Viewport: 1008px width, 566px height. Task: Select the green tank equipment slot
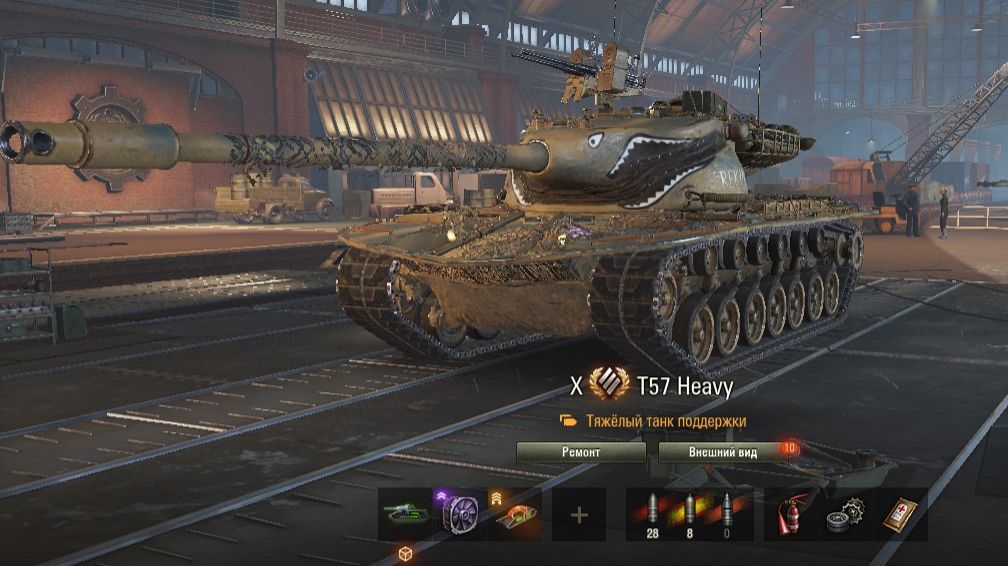tap(405, 514)
